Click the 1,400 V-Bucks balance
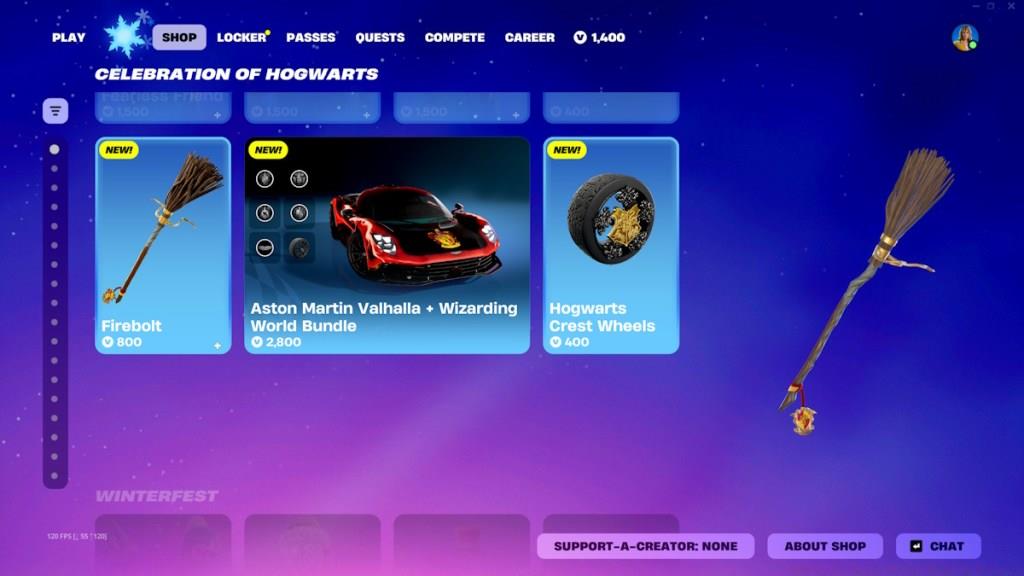The image size is (1024, 576). [x=599, y=38]
